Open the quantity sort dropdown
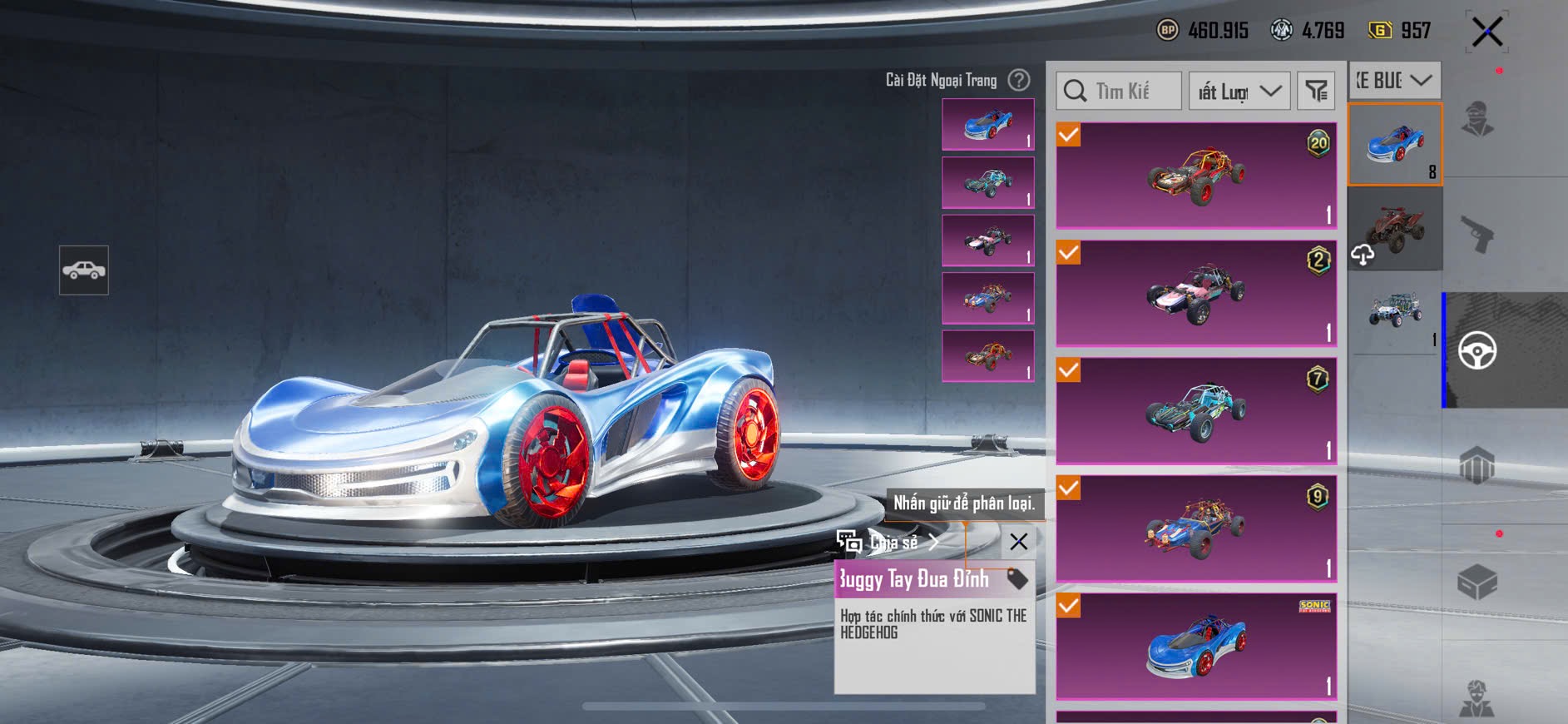Viewport: 1568px width, 724px height. 1239,91
